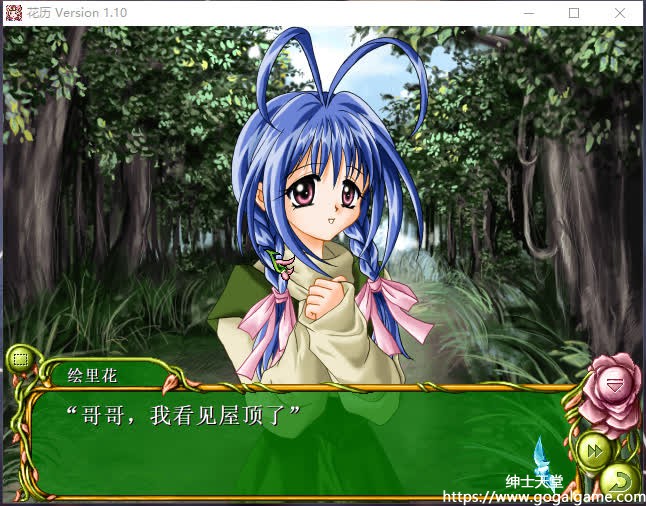
Task: Close the game window
Action: pyautogui.click(x=622, y=13)
